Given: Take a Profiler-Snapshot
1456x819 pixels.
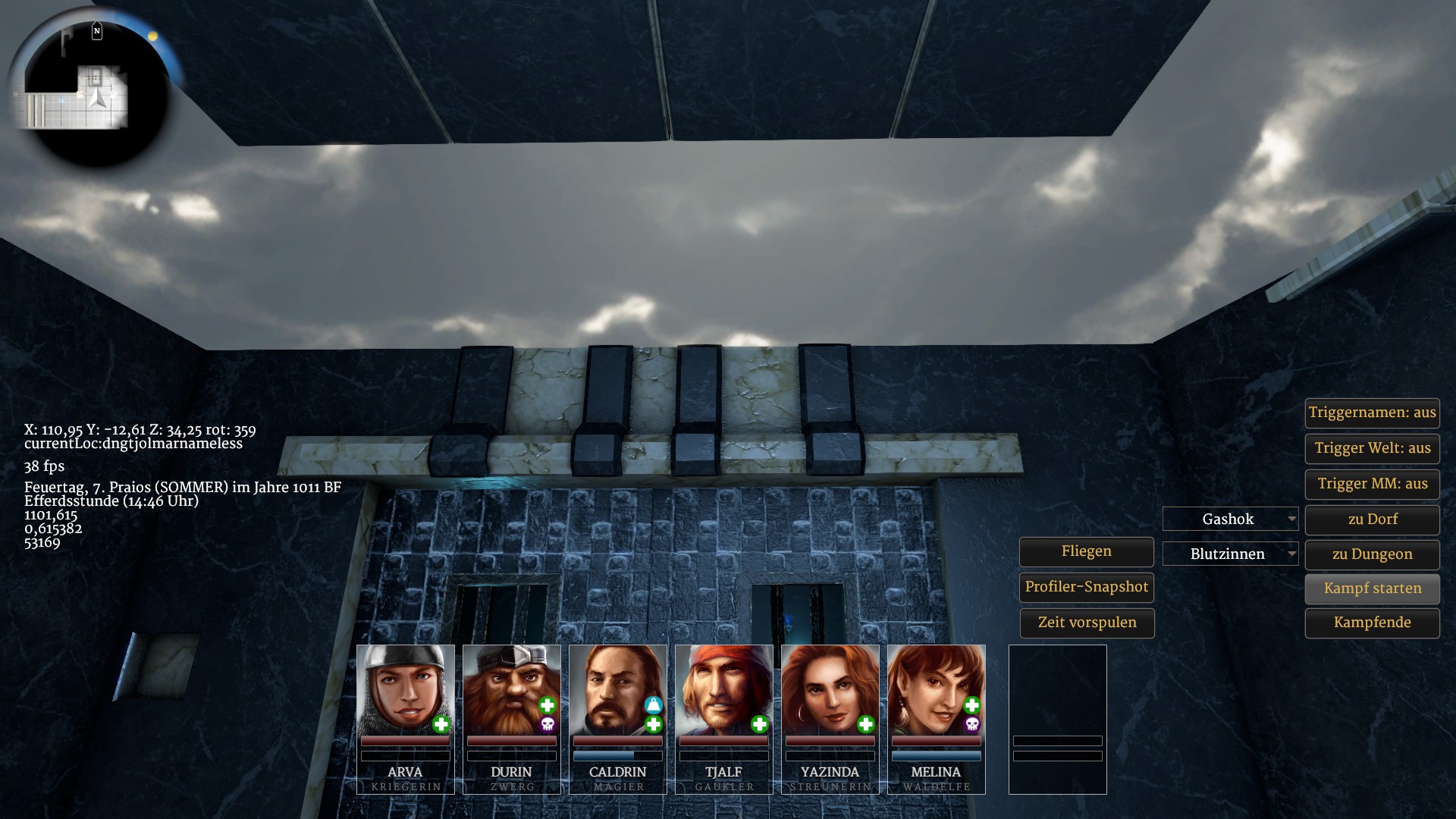Looking at the screenshot, I should point(1086,587).
